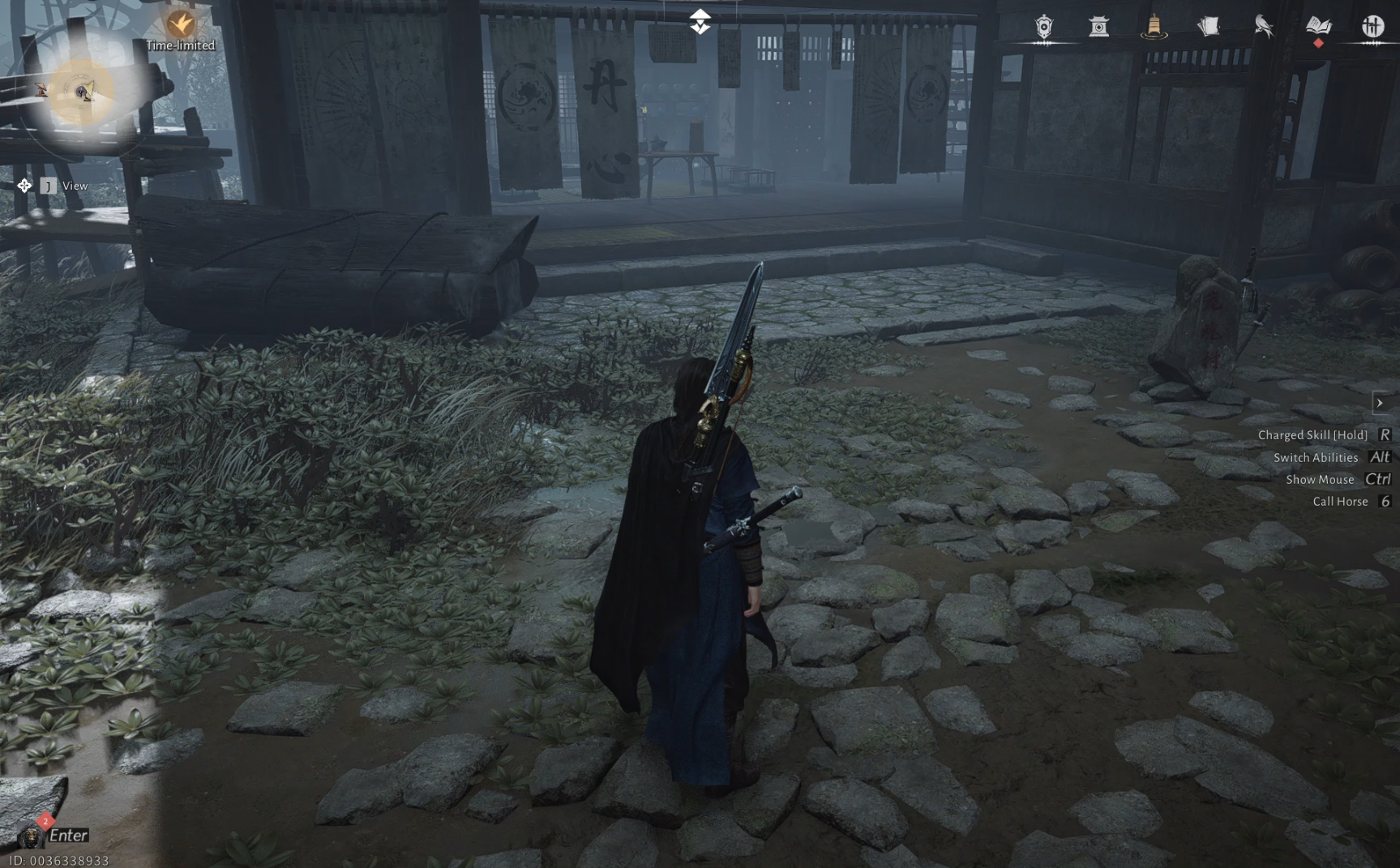Viewport: 1400px width, 868px height.
Task: Open the shield emblem menu icon
Action: (1046, 25)
